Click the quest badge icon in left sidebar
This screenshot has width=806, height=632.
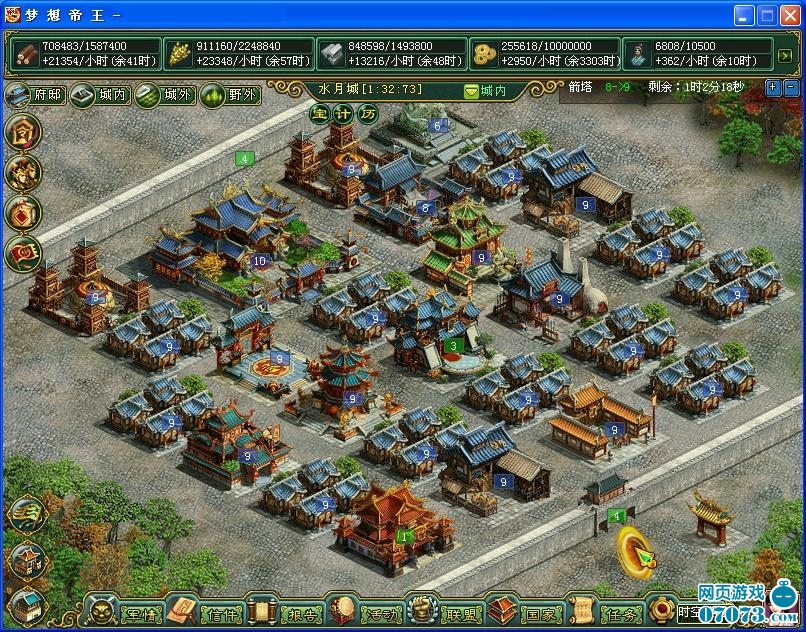(23, 131)
